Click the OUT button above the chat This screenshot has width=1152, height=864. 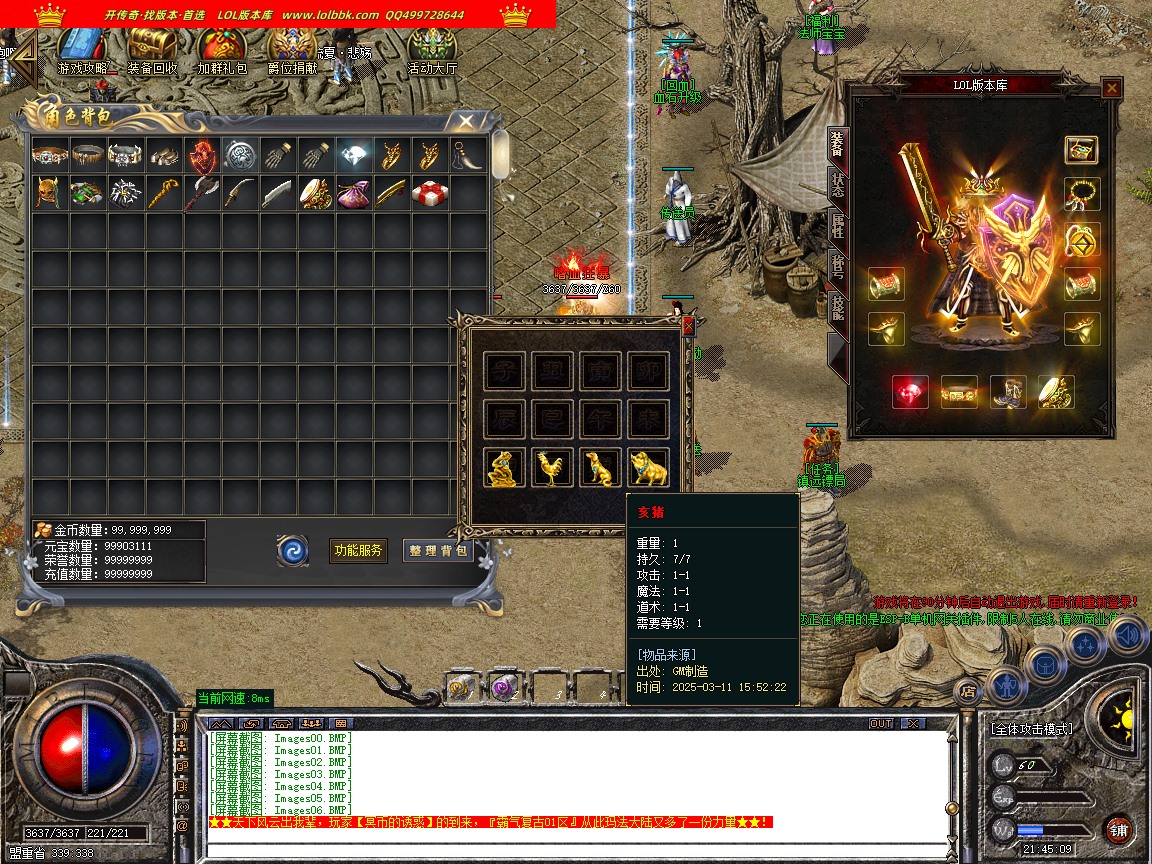881,723
